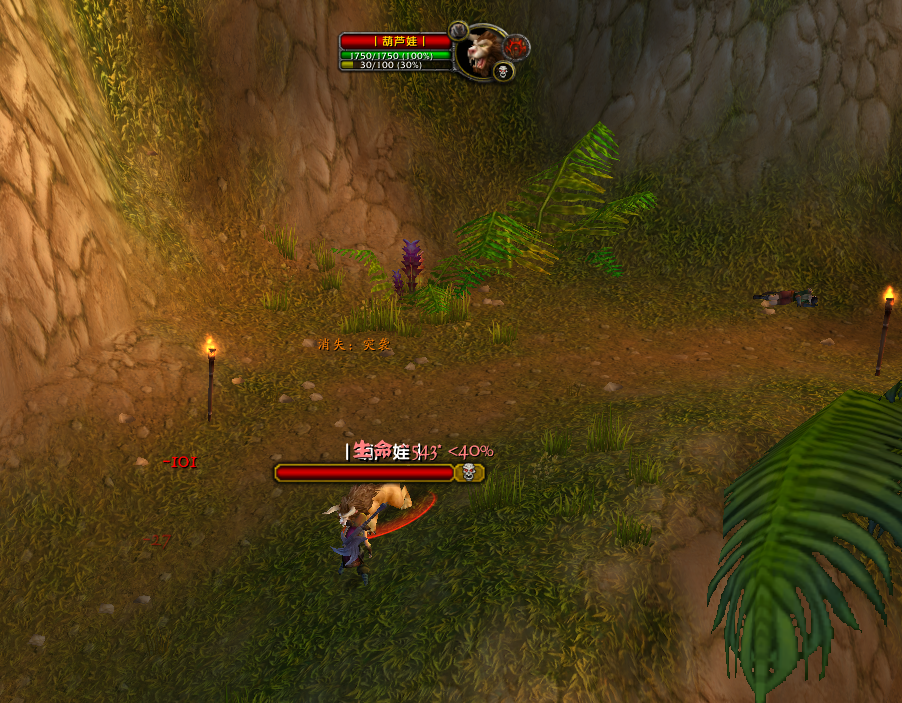
Task: Click the paw icon above the portrait
Action: 459,31
